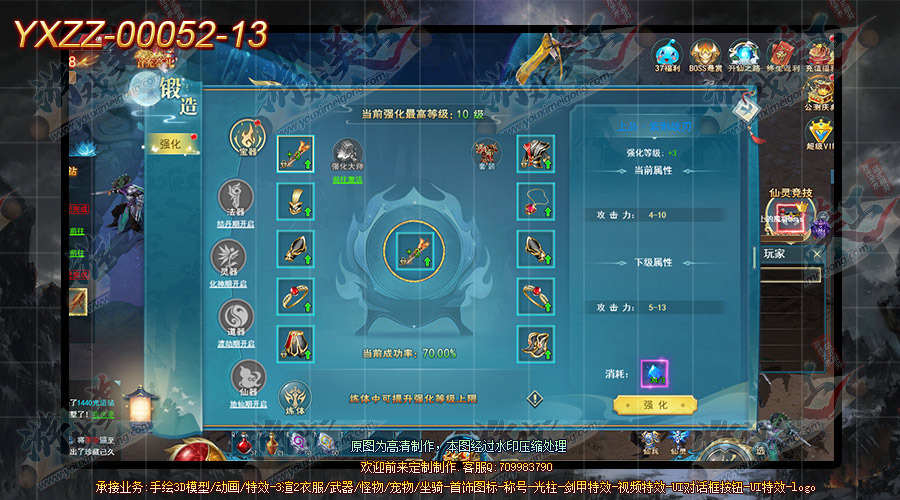Select the golden staff weapon slot

(x=295, y=154)
